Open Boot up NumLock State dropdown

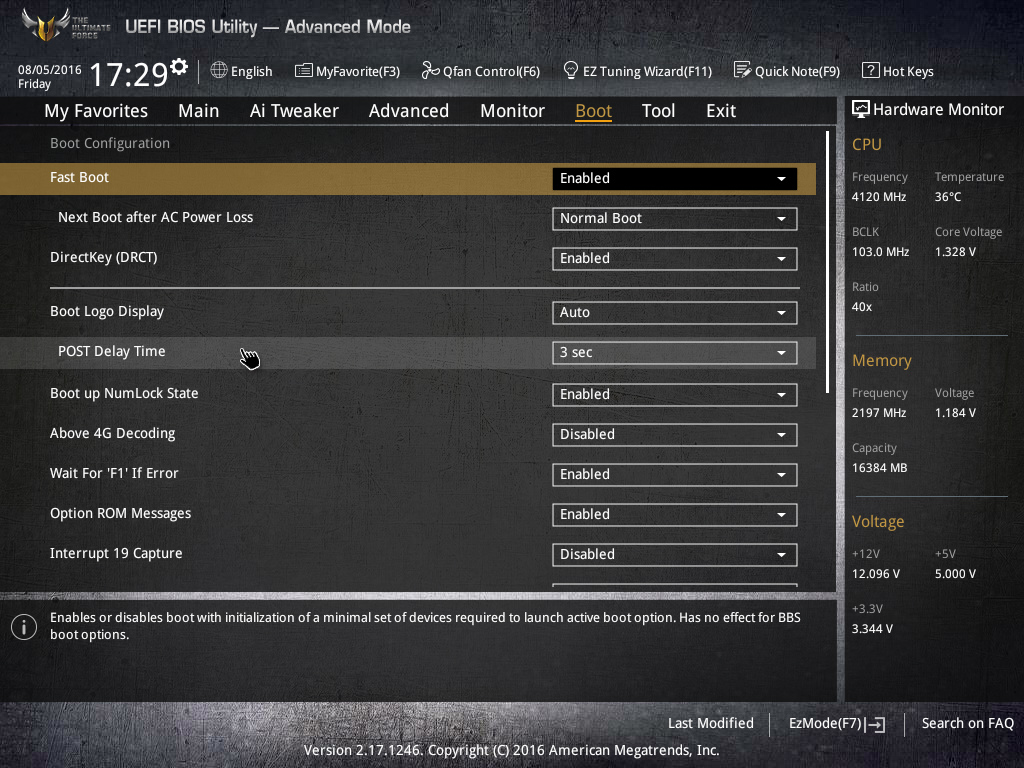pos(674,394)
